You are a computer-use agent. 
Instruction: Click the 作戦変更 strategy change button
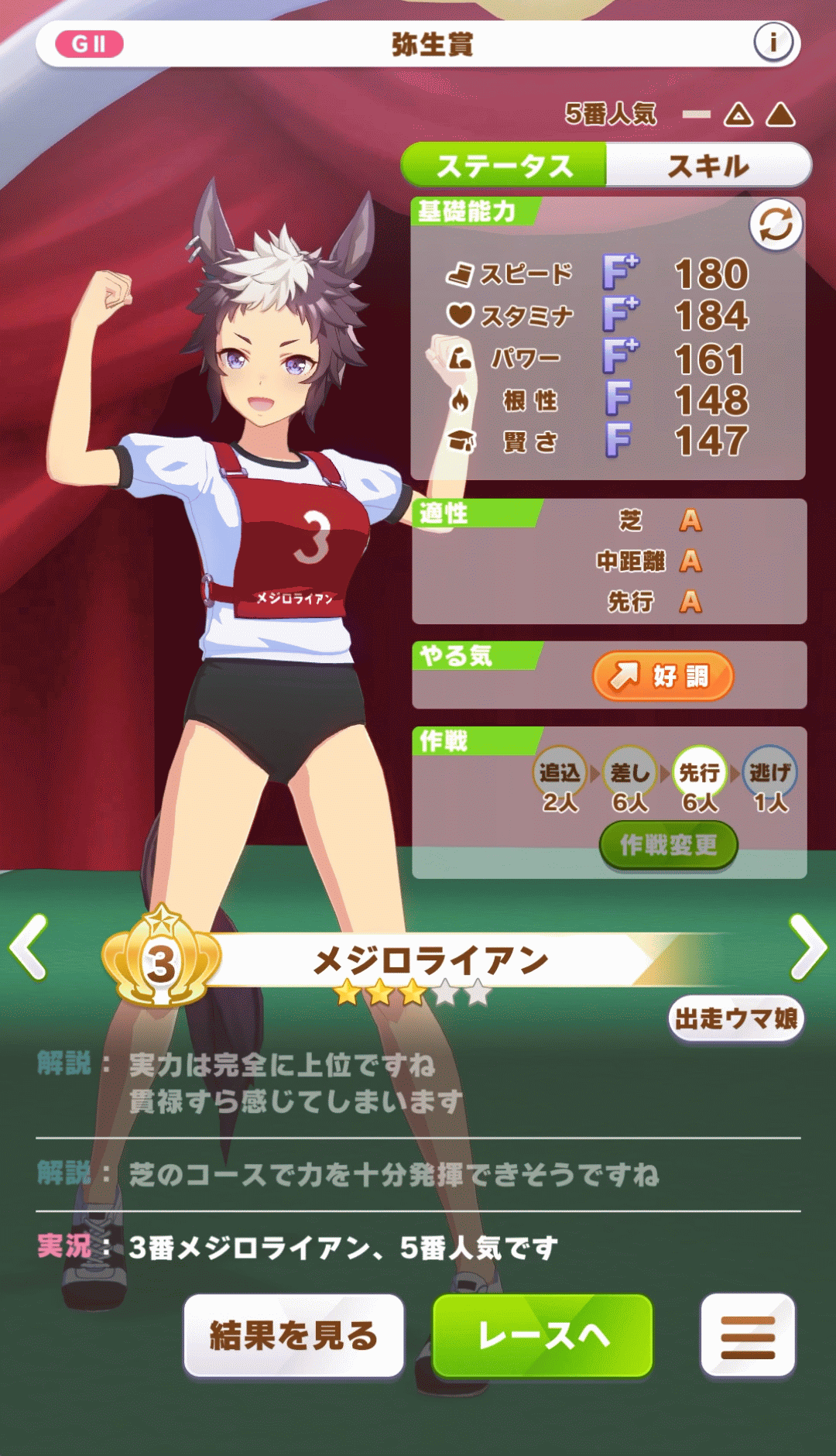668,845
